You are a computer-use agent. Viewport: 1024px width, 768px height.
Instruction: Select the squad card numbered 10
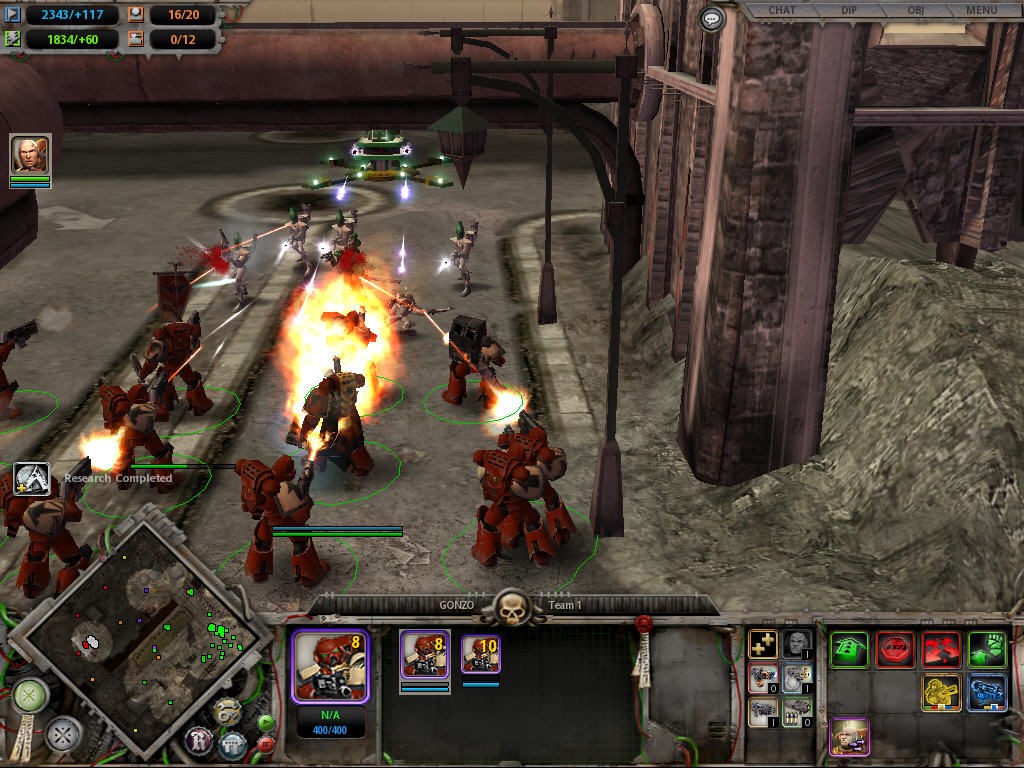click(481, 655)
